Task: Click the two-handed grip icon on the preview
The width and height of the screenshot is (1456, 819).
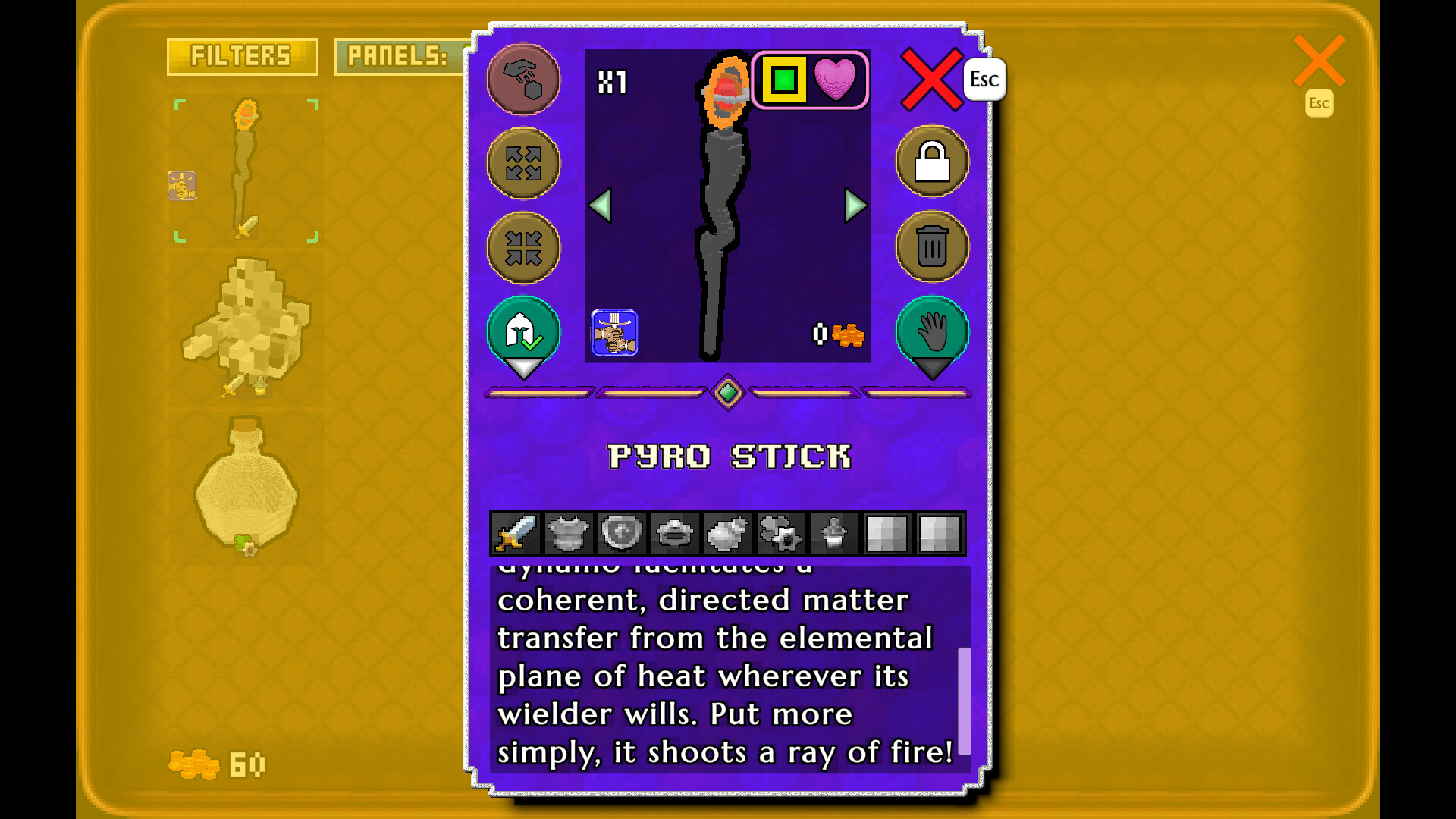Action: tap(616, 334)
